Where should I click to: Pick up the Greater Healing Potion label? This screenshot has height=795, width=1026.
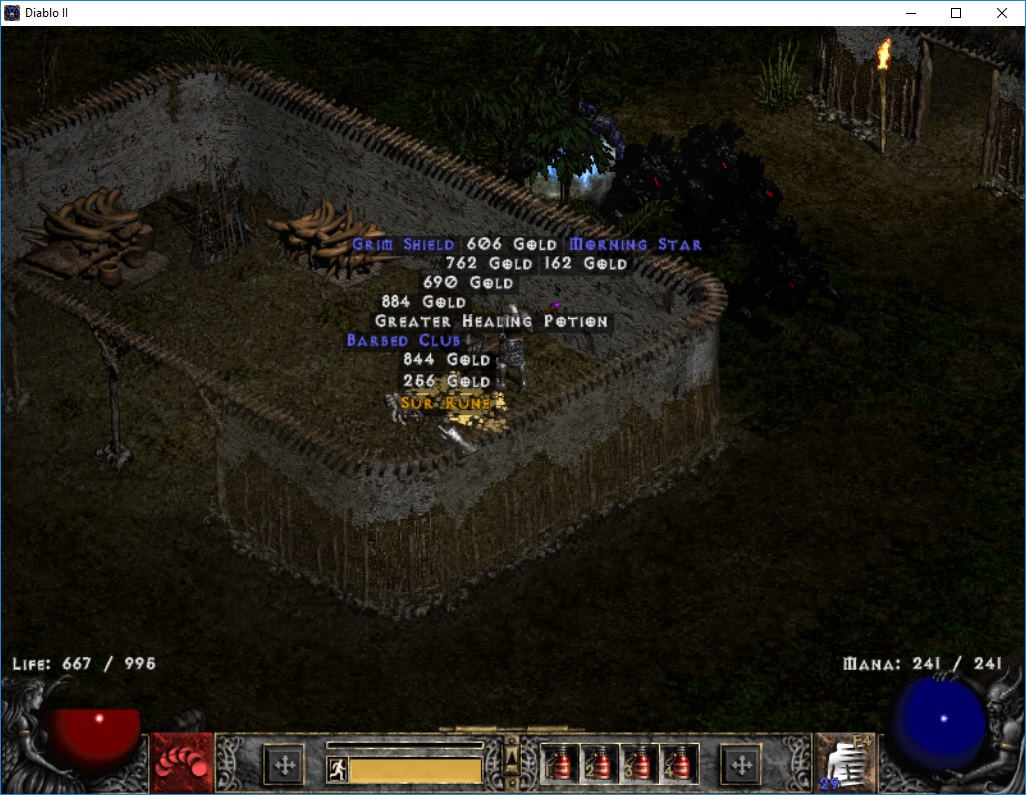pos(491,322)
